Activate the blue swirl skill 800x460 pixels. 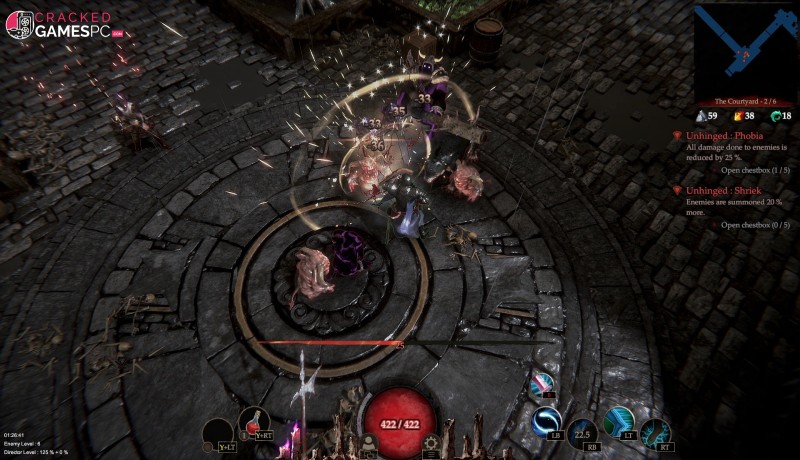click(546, 421)
